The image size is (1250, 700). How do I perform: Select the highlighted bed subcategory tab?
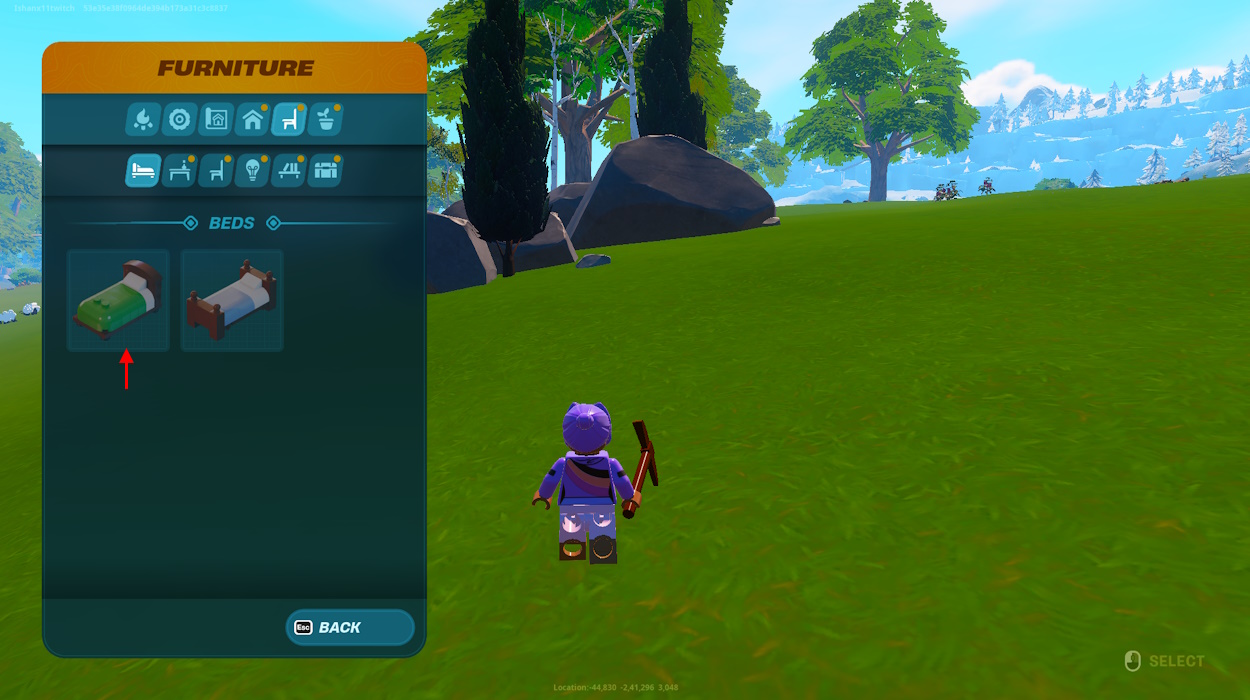pos(143,171)
